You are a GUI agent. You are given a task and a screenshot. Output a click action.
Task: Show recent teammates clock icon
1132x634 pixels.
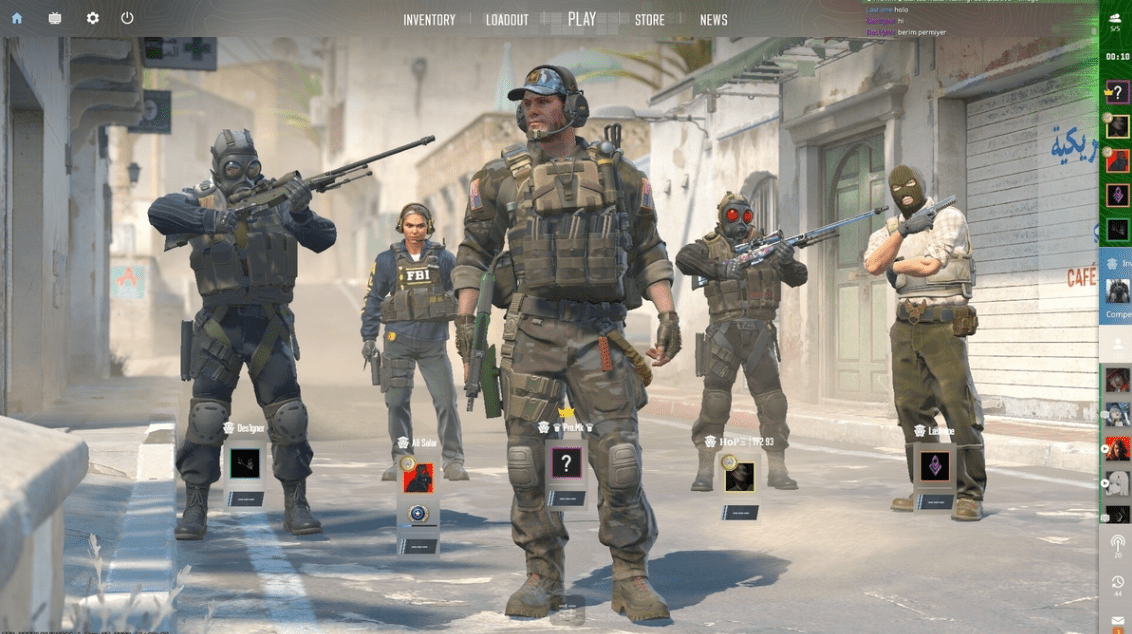point(1117,582)
